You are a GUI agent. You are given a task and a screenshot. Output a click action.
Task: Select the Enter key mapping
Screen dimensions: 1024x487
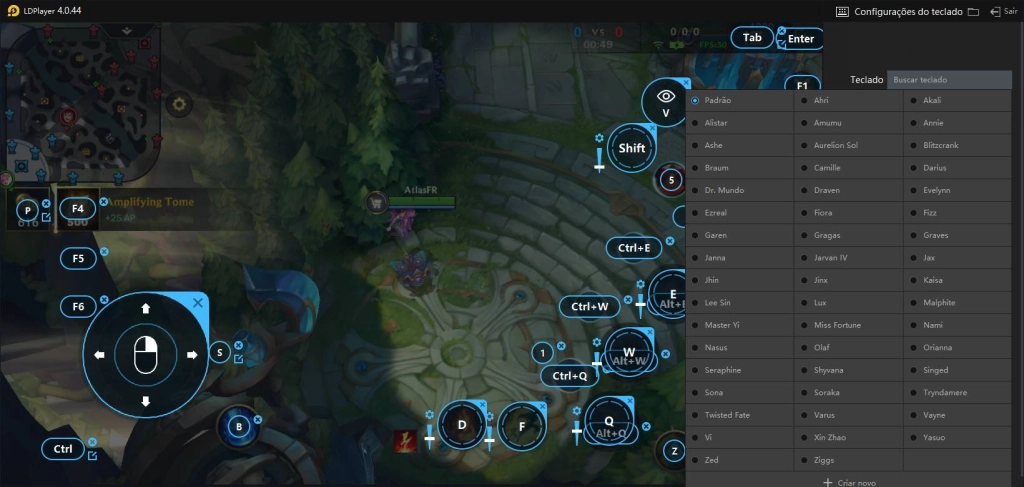coord(801,39)
